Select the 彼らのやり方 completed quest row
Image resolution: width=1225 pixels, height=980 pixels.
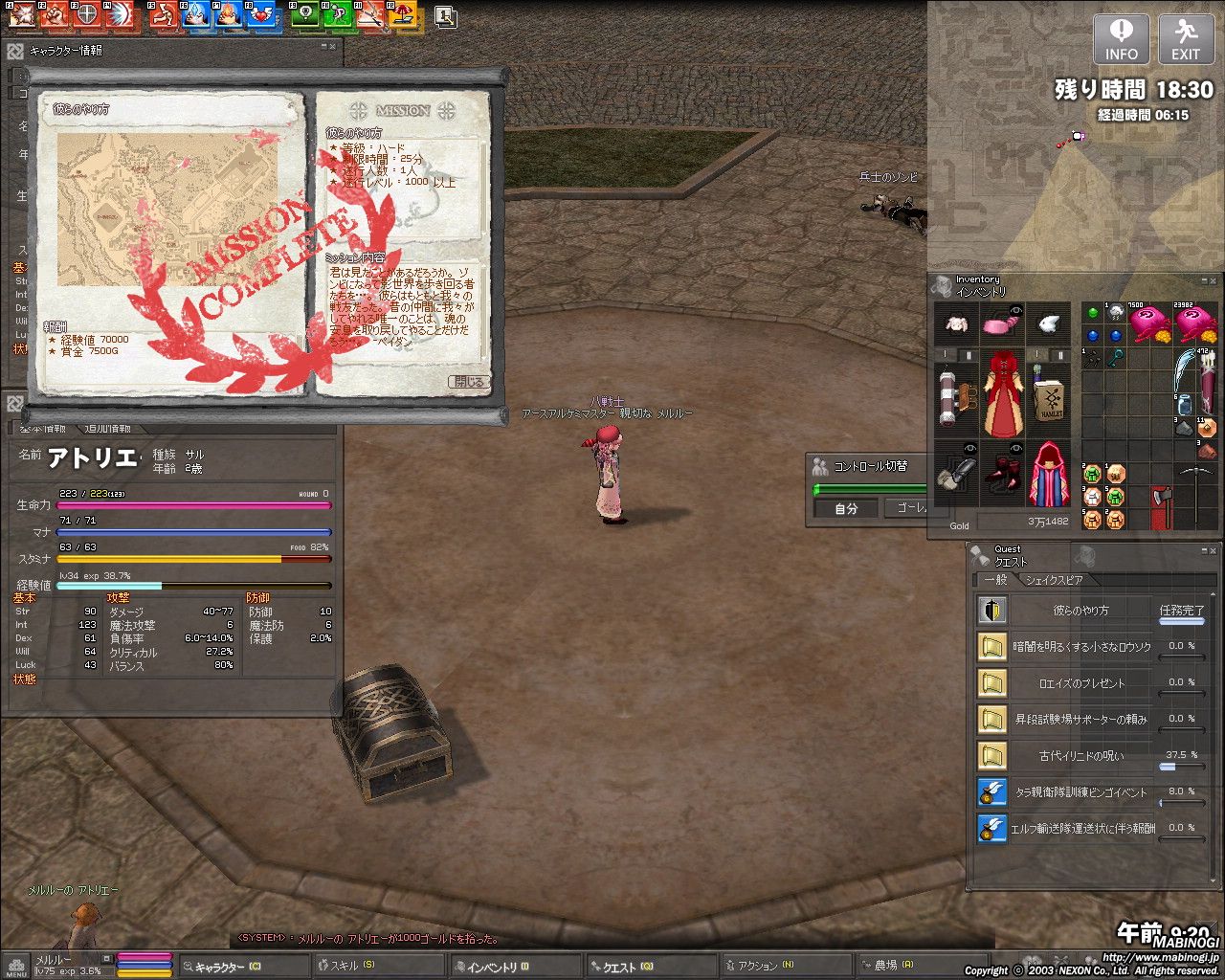tap(1081, 611)
